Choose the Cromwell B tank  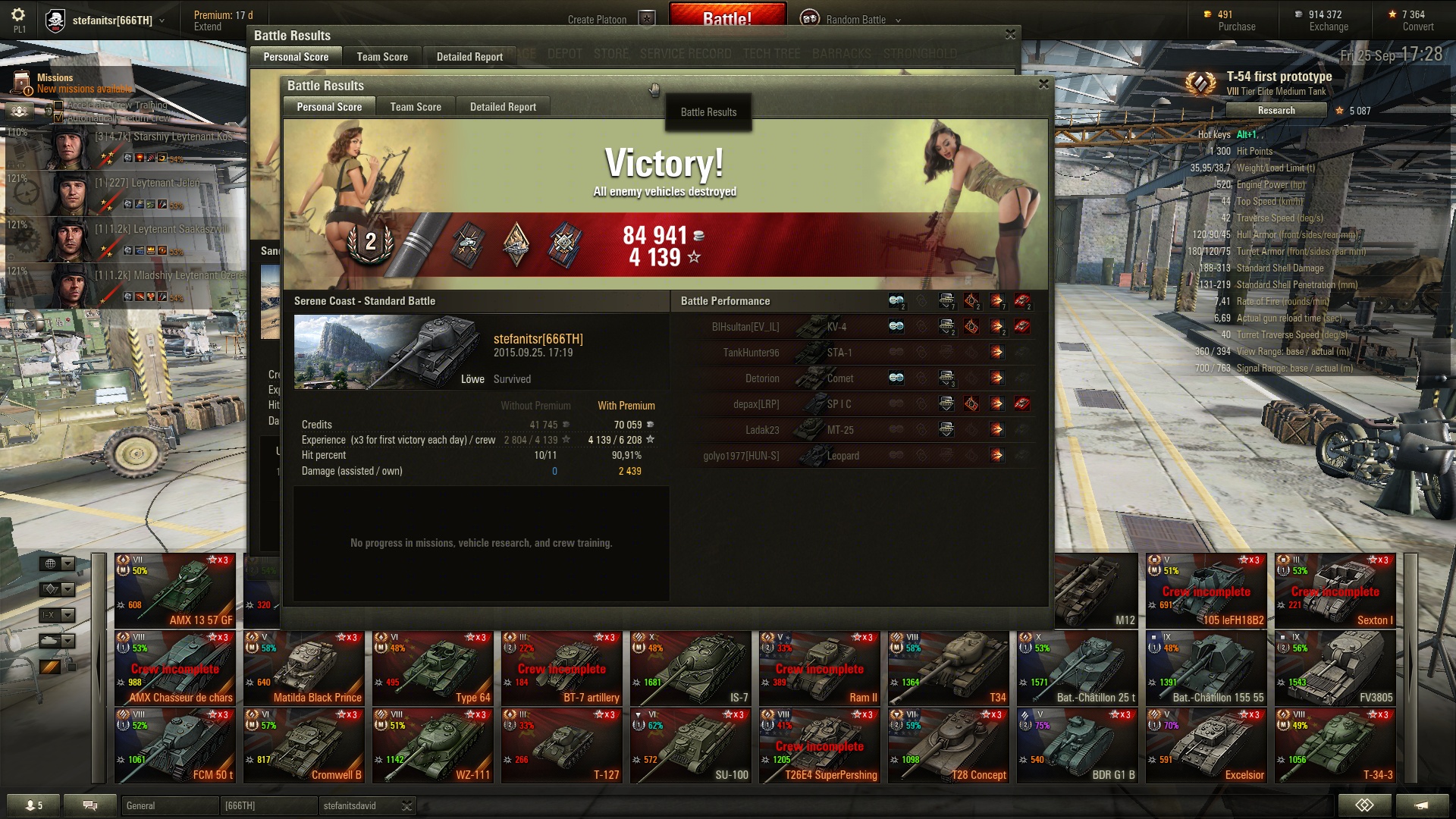304,745
